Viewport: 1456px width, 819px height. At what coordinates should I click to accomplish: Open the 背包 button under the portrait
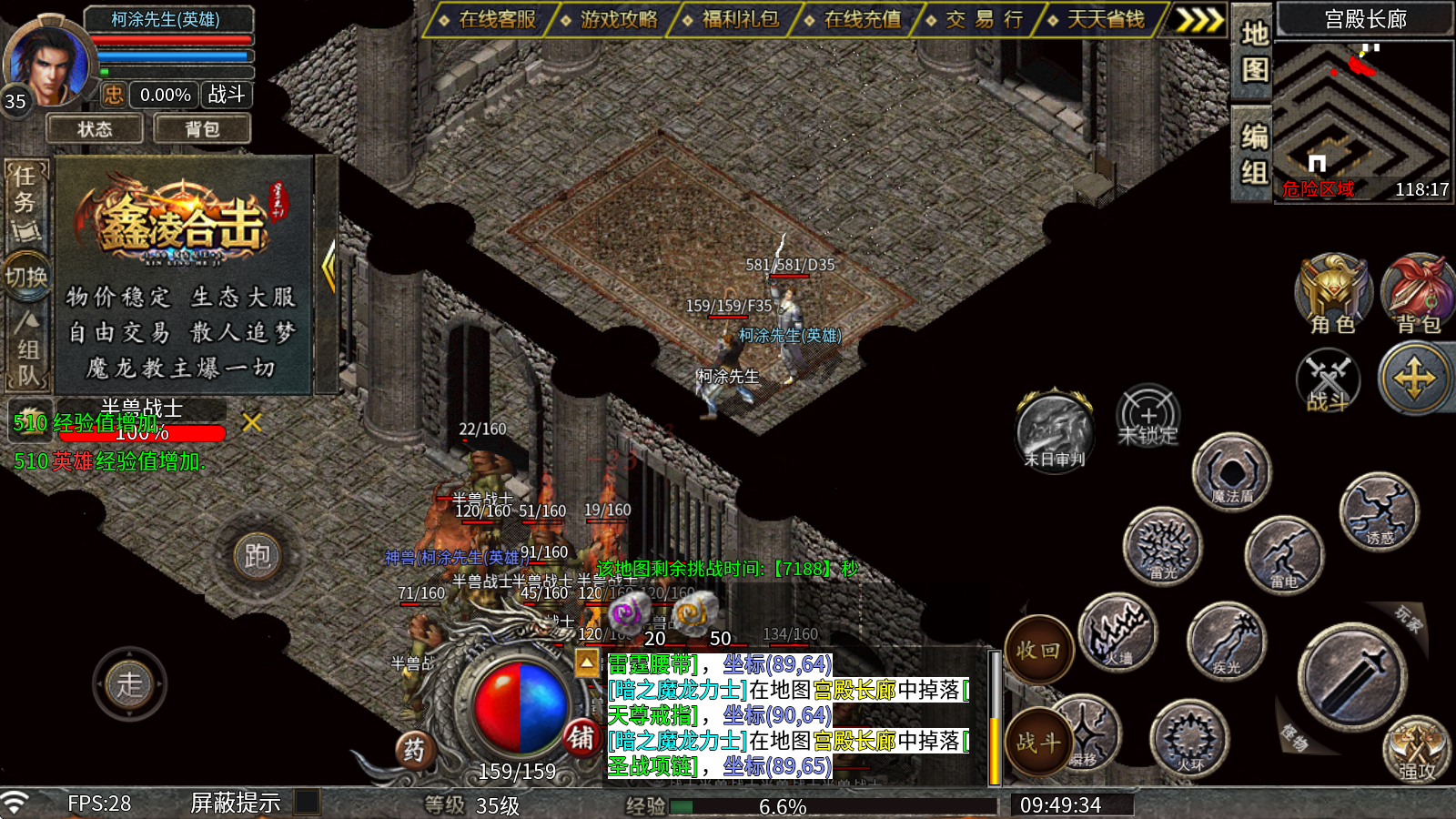click(202, 129)
